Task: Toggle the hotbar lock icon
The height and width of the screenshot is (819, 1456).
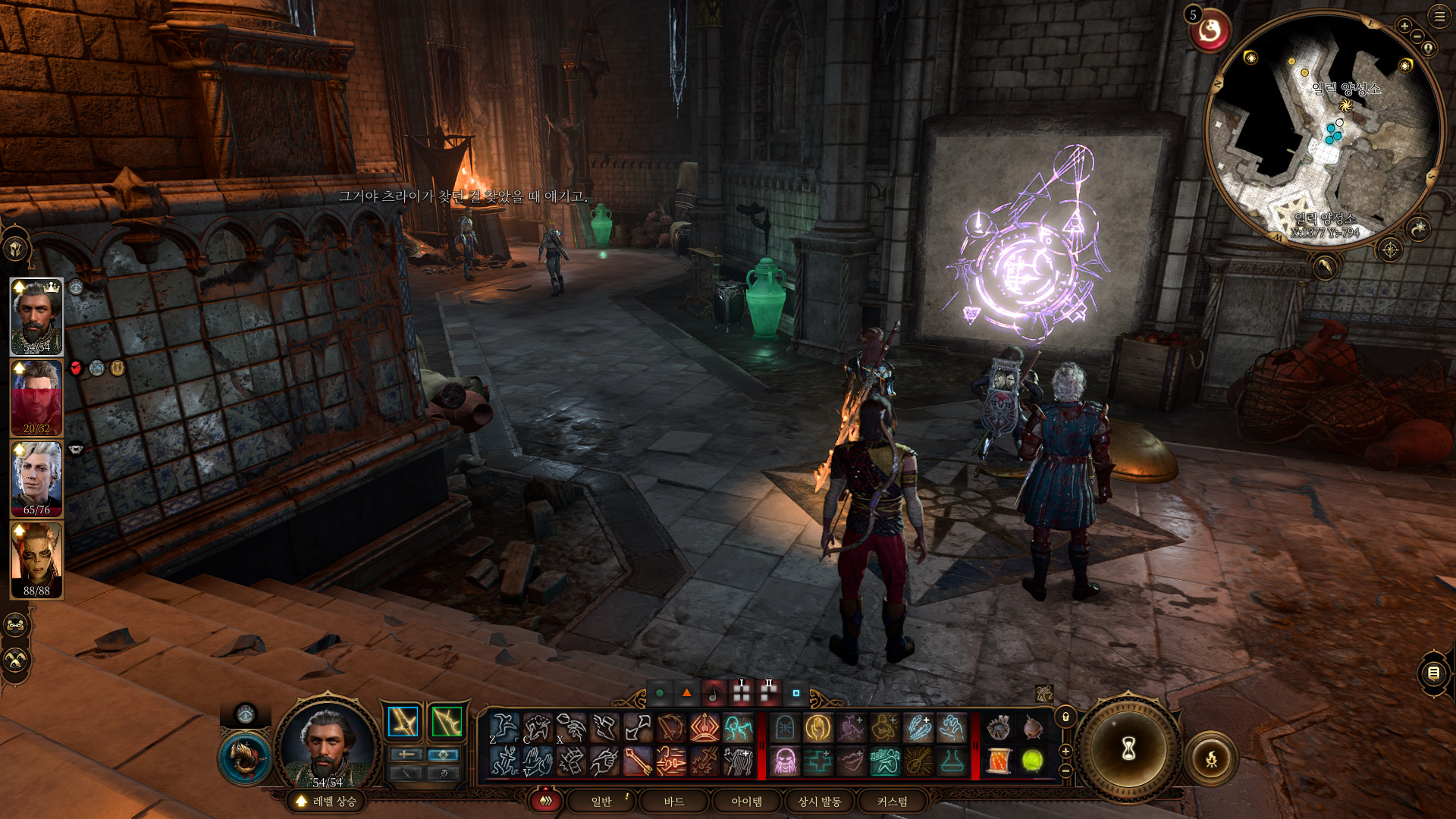Action: click(x=1065, y=717)
